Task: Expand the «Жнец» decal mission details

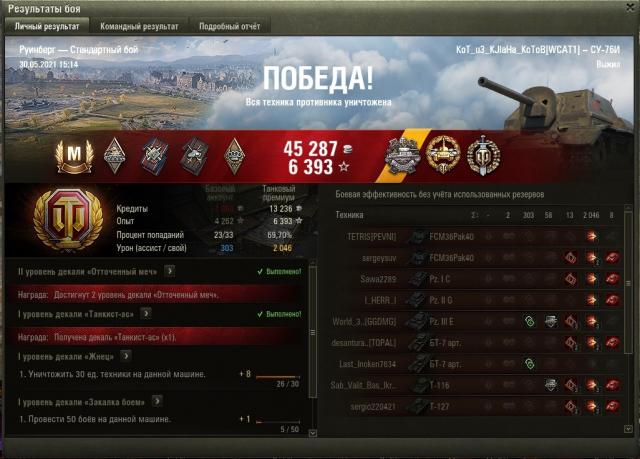Action: 127,355
